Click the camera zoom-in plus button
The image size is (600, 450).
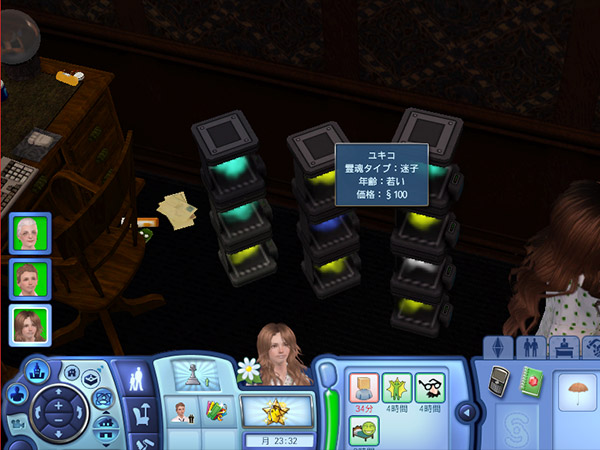pyautogui.click(x=57, y=406)
